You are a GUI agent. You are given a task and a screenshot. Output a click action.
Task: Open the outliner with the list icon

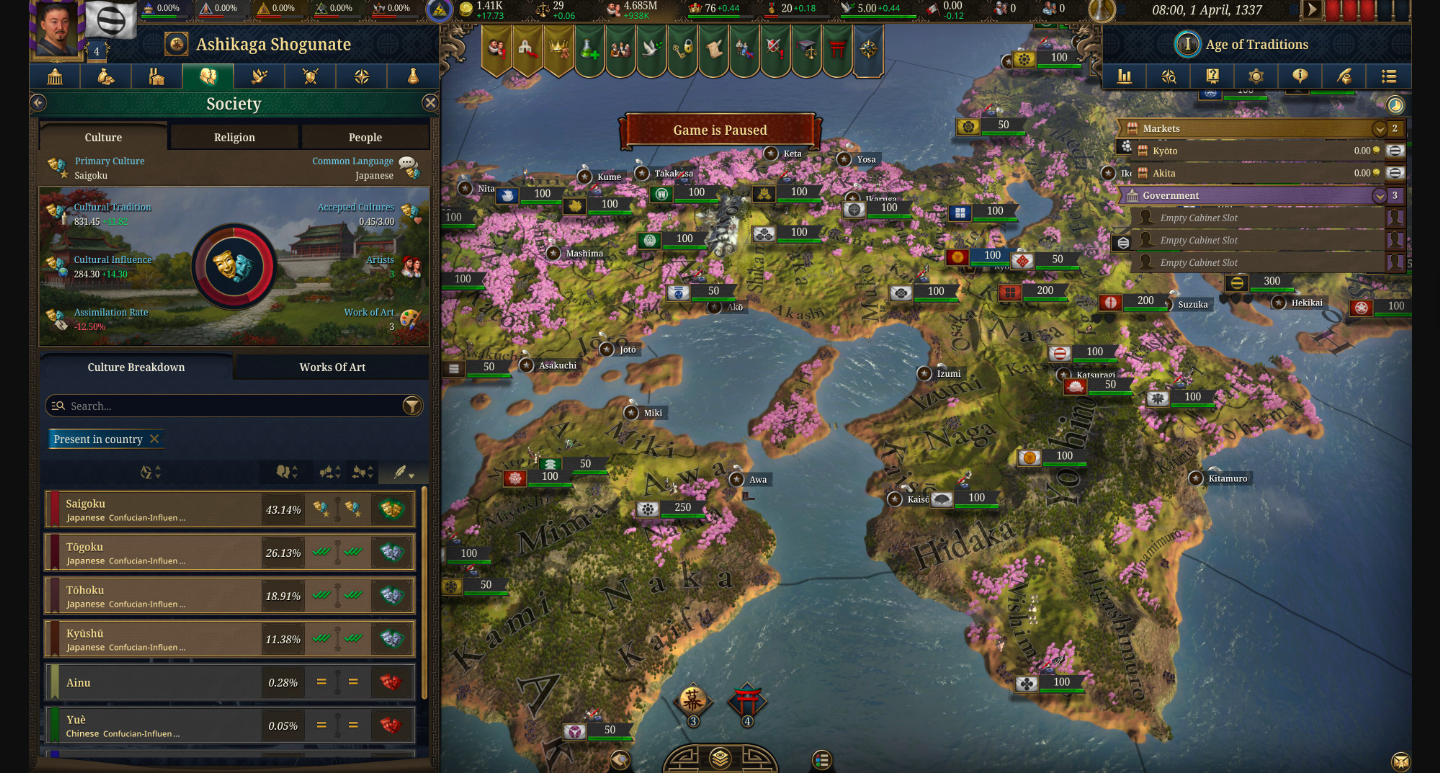(x=1390, y=76)
